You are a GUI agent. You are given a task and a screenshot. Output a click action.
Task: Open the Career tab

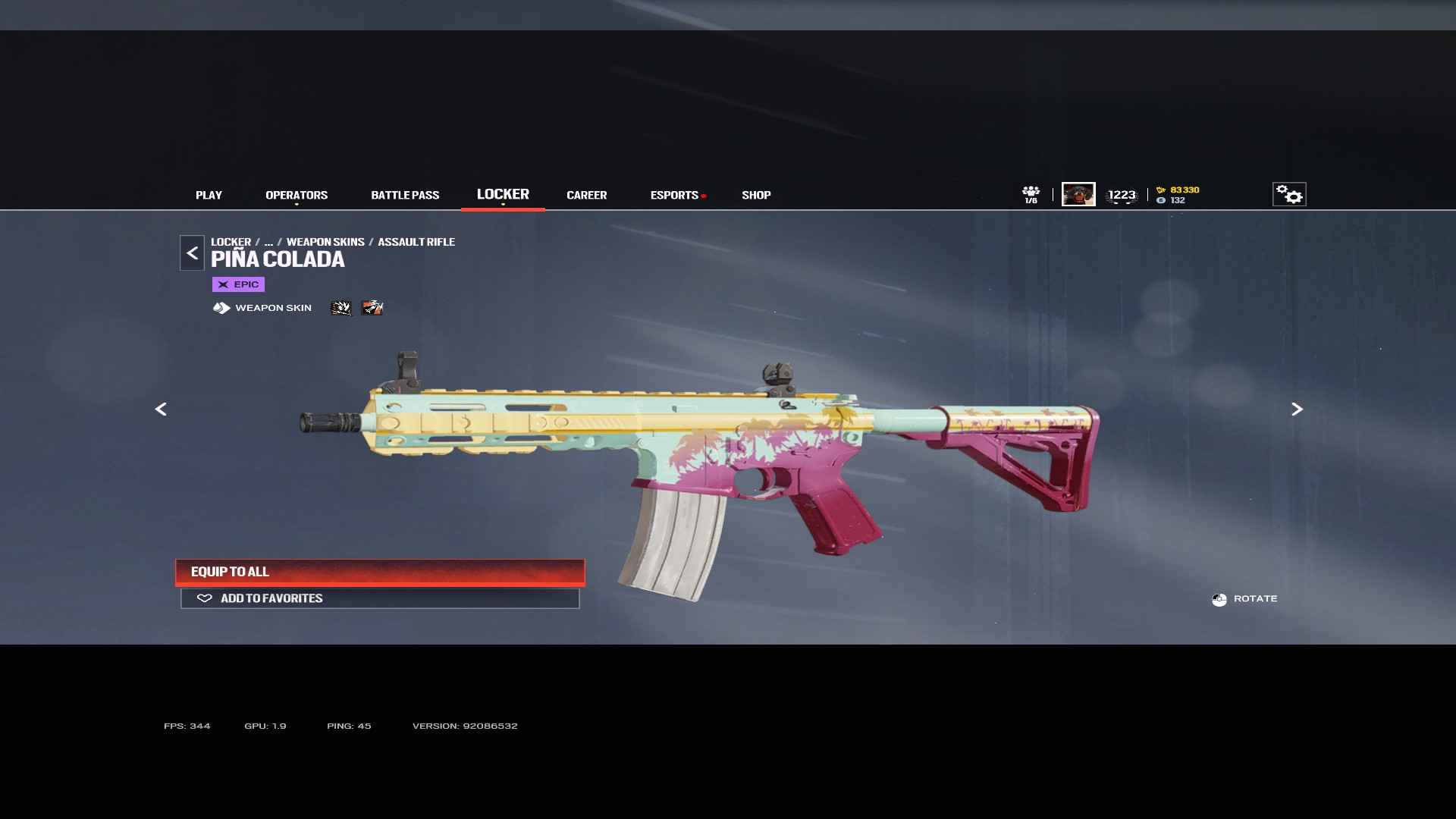click(586, 195)
